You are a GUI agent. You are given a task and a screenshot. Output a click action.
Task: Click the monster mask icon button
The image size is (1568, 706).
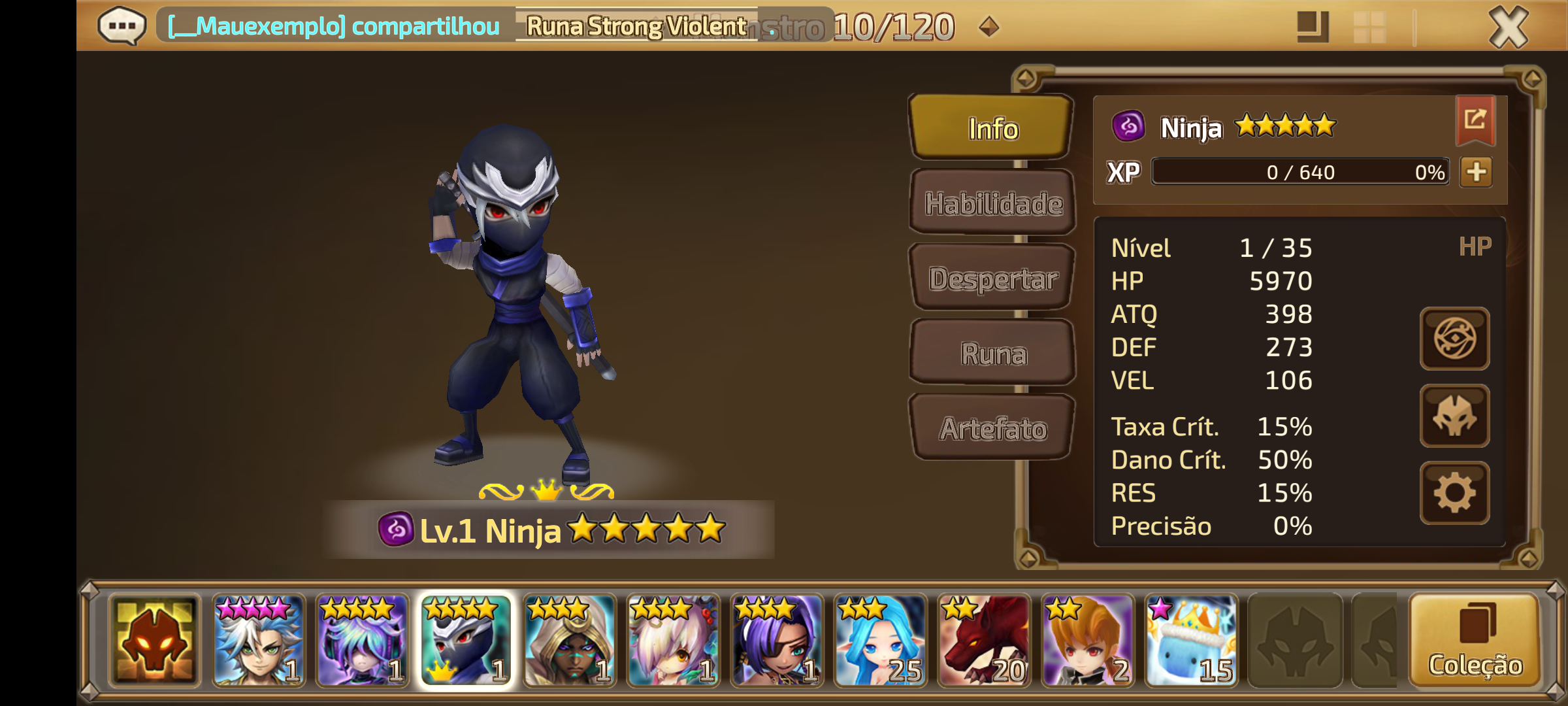click(x=1454, y=416)
